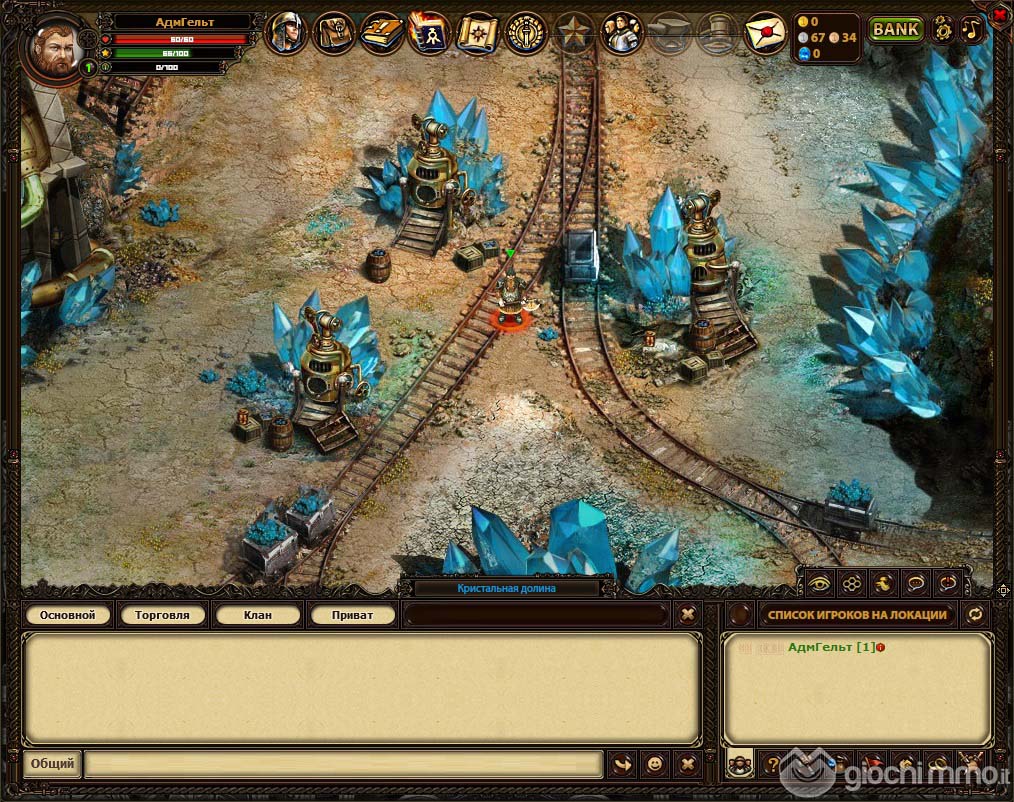Click the chat message input field
The image size is (1014, 802).
click(x=343, y=764)
